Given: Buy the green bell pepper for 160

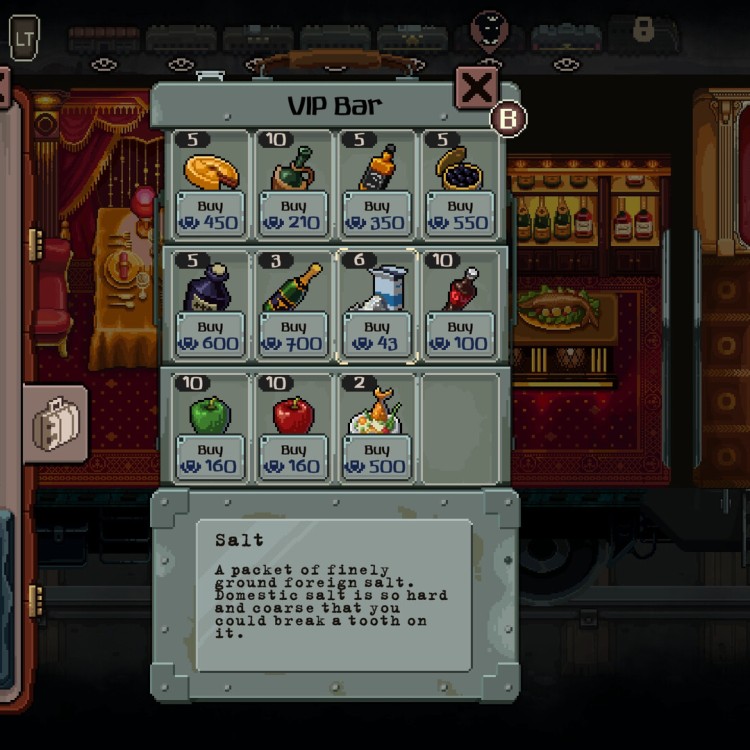Looking at the screenshot, I should (x=210, y=458).
